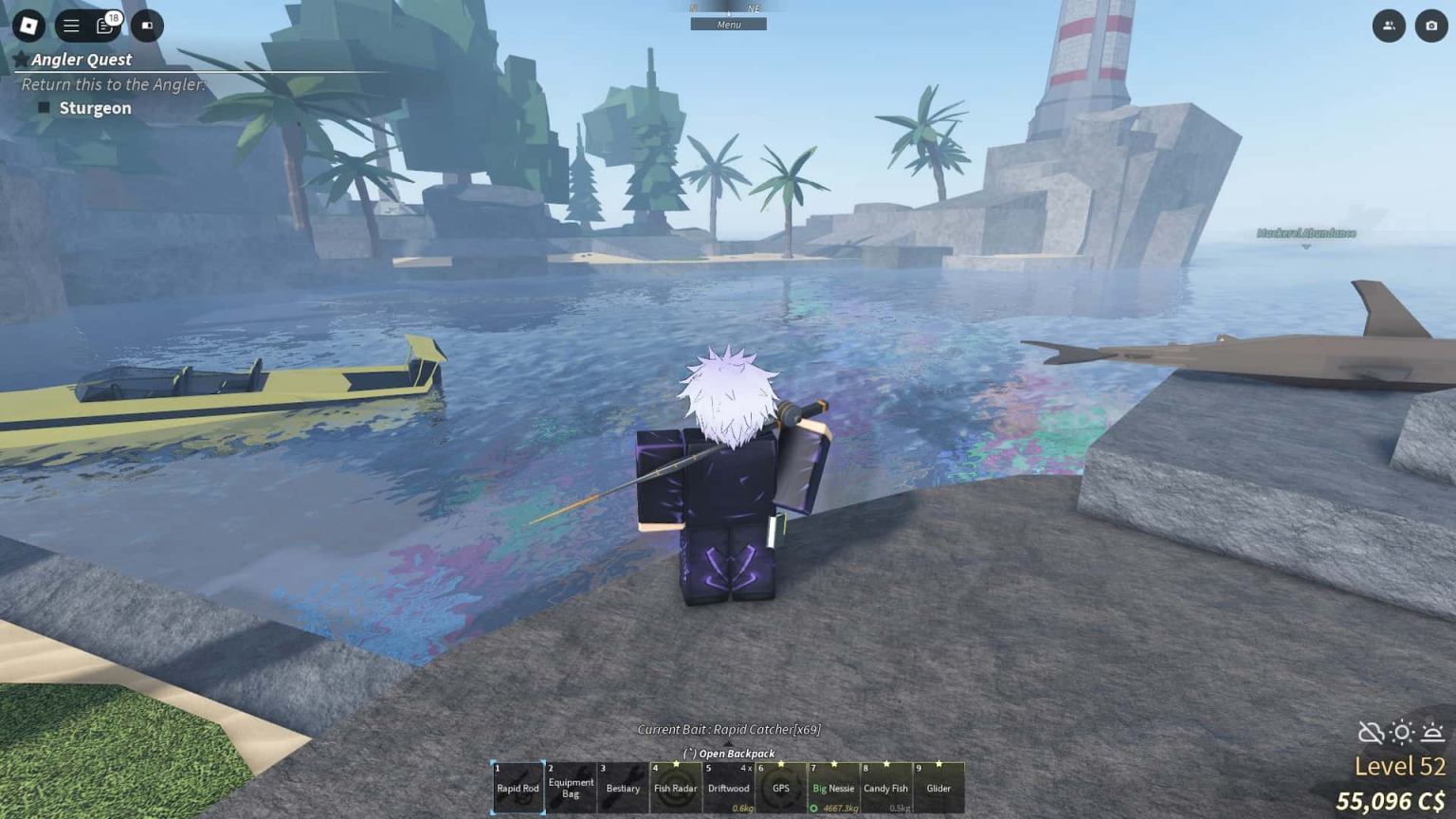
Task: Open the Bestiary from the hotbar
Action: (x=623, y=788)
